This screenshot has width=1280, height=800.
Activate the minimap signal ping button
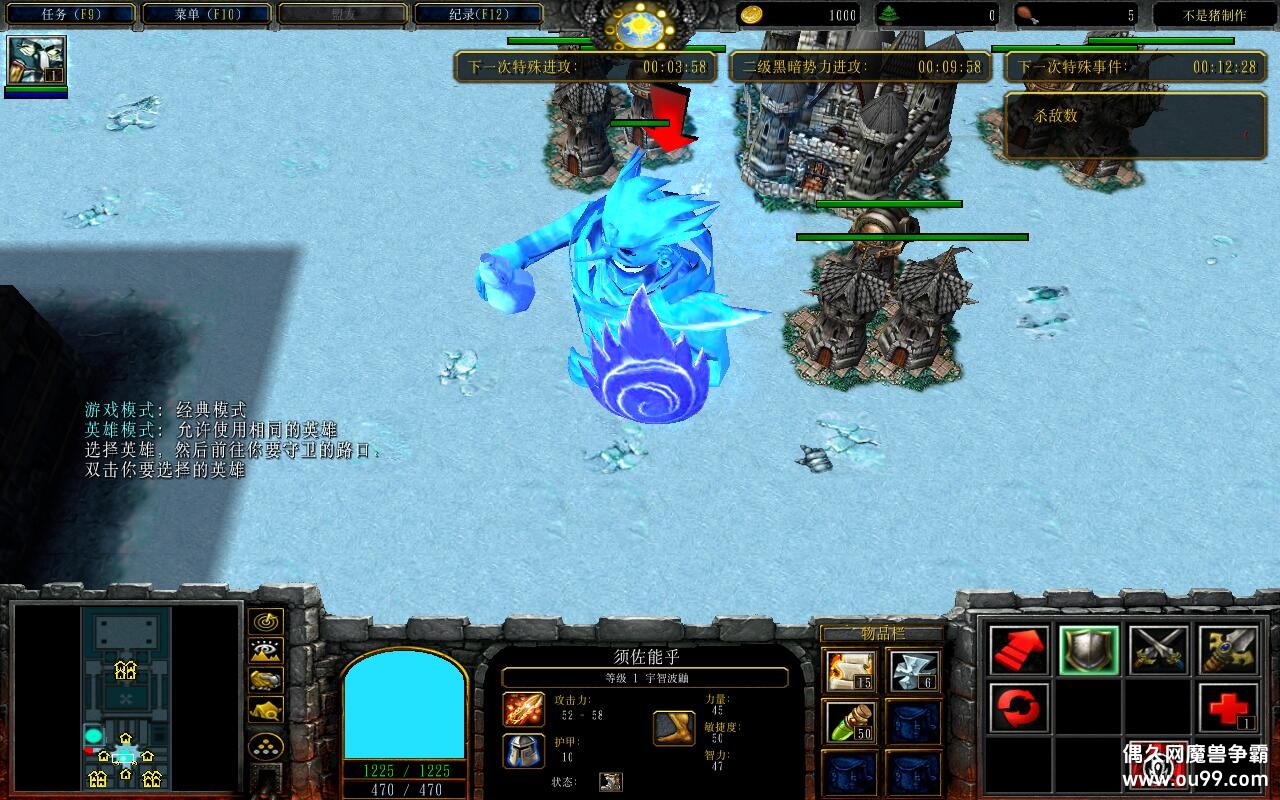click(x=265, y=621)
